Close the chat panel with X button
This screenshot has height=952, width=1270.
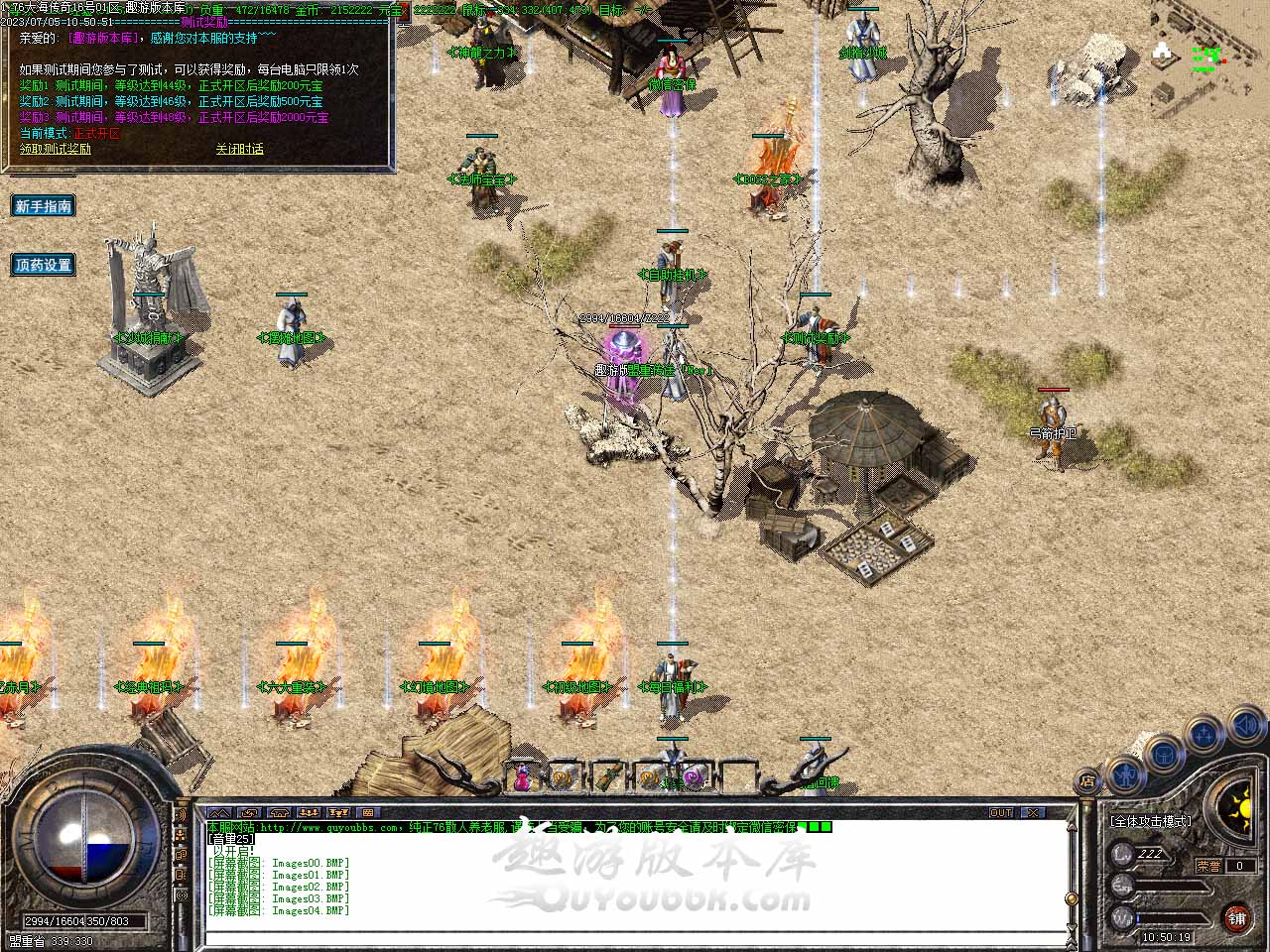coord(1033,813)
